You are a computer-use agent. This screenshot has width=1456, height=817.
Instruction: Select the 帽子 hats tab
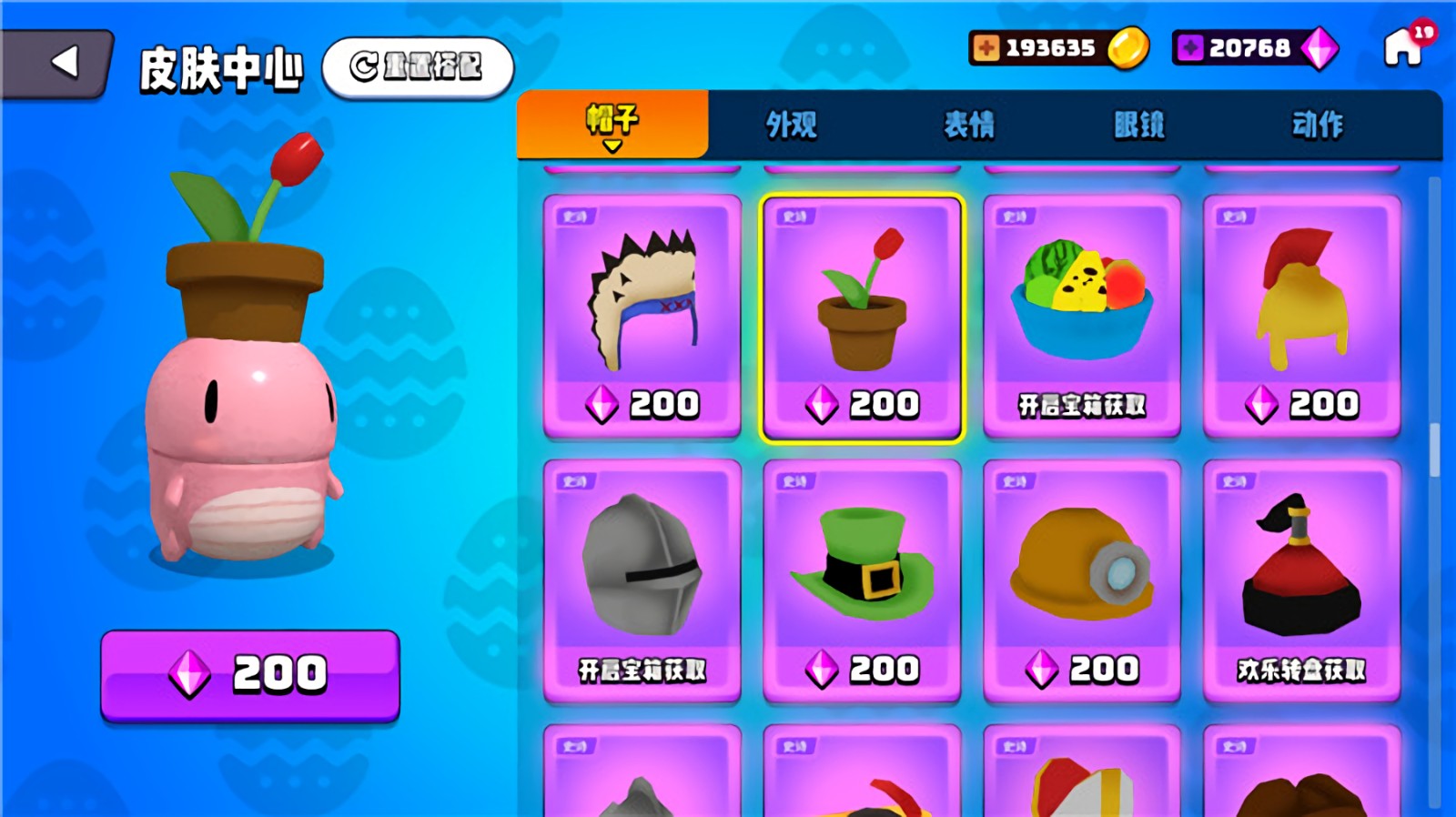pos(612,125)
